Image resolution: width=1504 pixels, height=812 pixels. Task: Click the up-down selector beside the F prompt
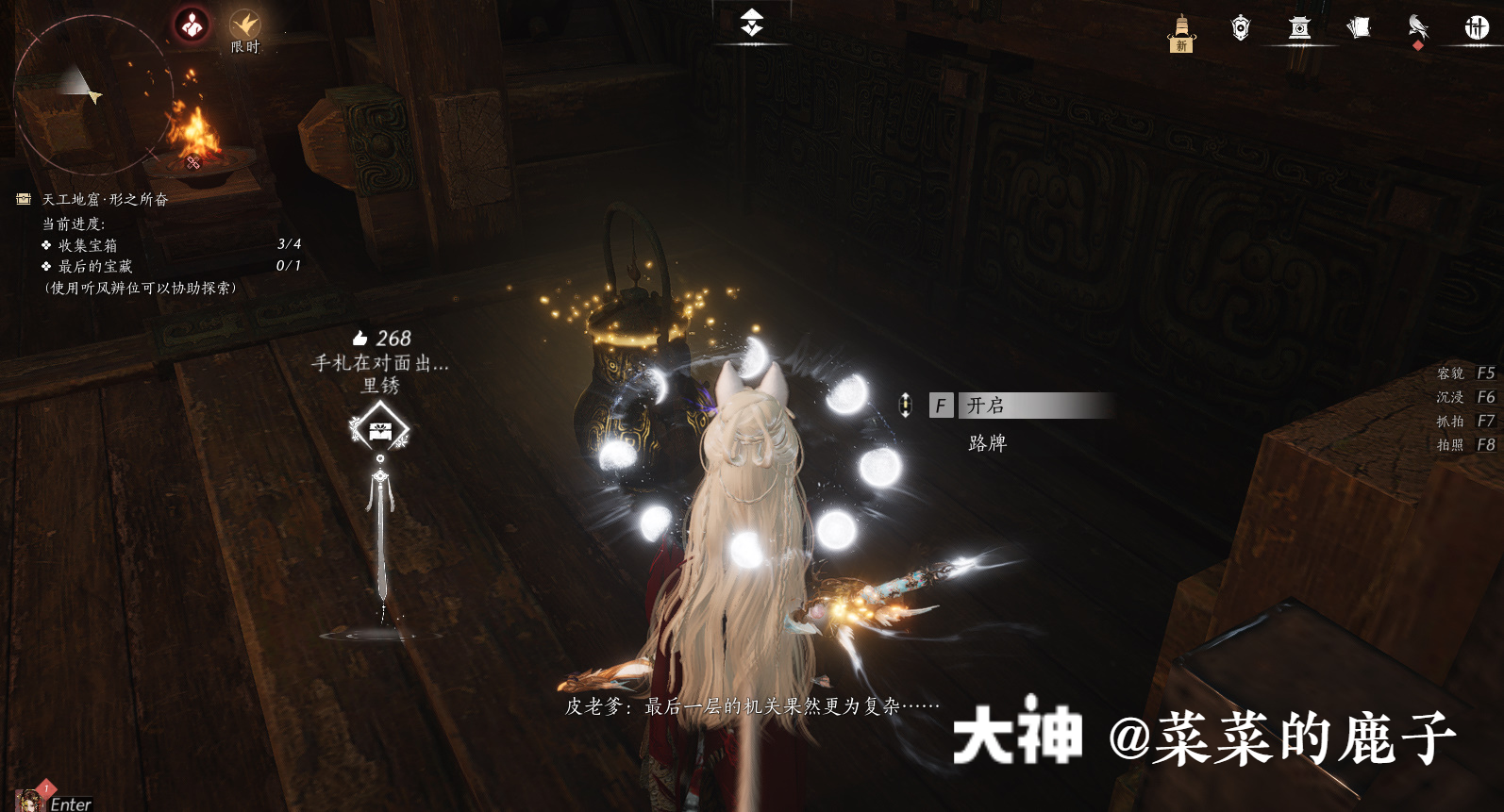click(907, 406)
